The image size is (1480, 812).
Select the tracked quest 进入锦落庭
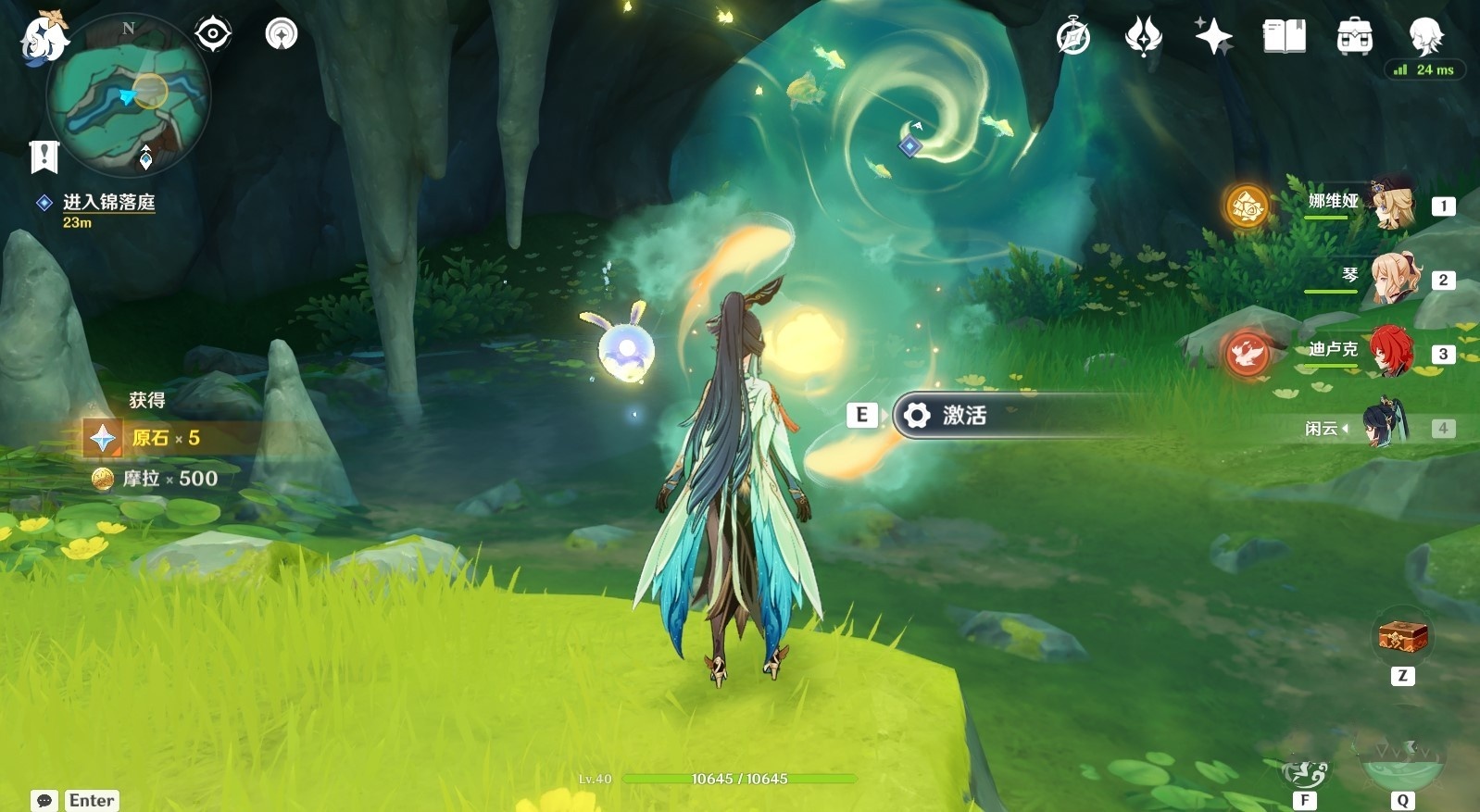point(108,202)
